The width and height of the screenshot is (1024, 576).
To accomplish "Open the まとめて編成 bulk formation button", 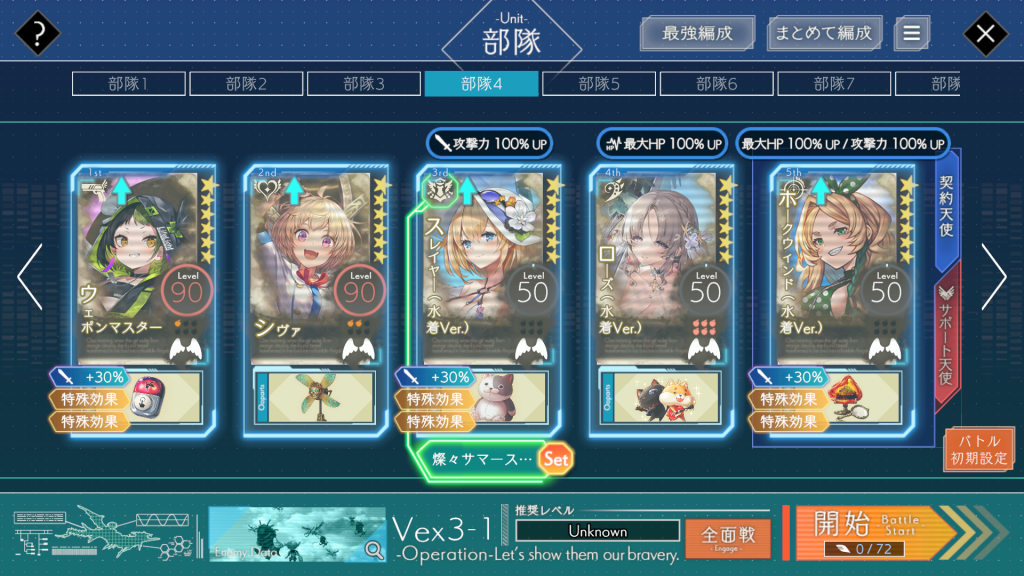I will point(825,33).
